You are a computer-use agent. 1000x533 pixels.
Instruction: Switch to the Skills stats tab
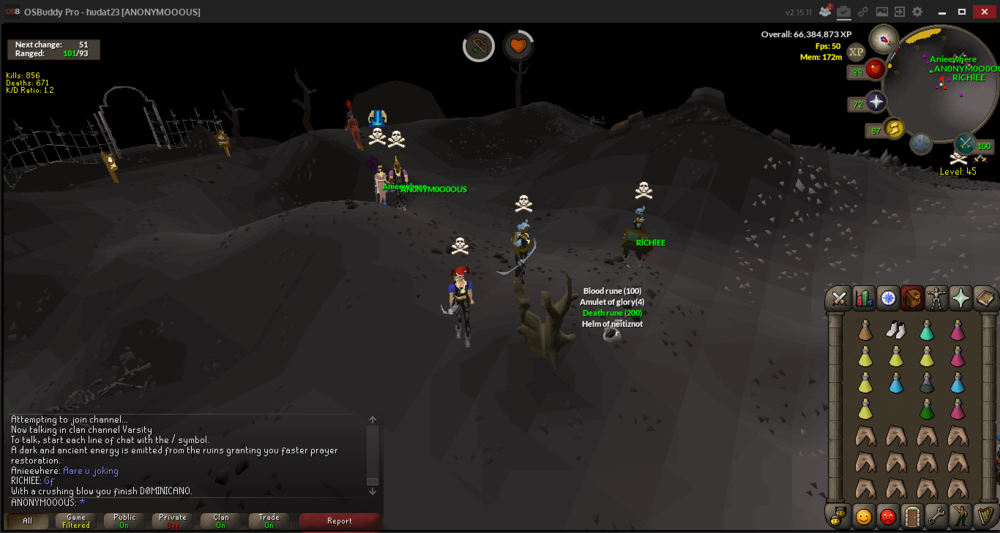tap(863, 297)
